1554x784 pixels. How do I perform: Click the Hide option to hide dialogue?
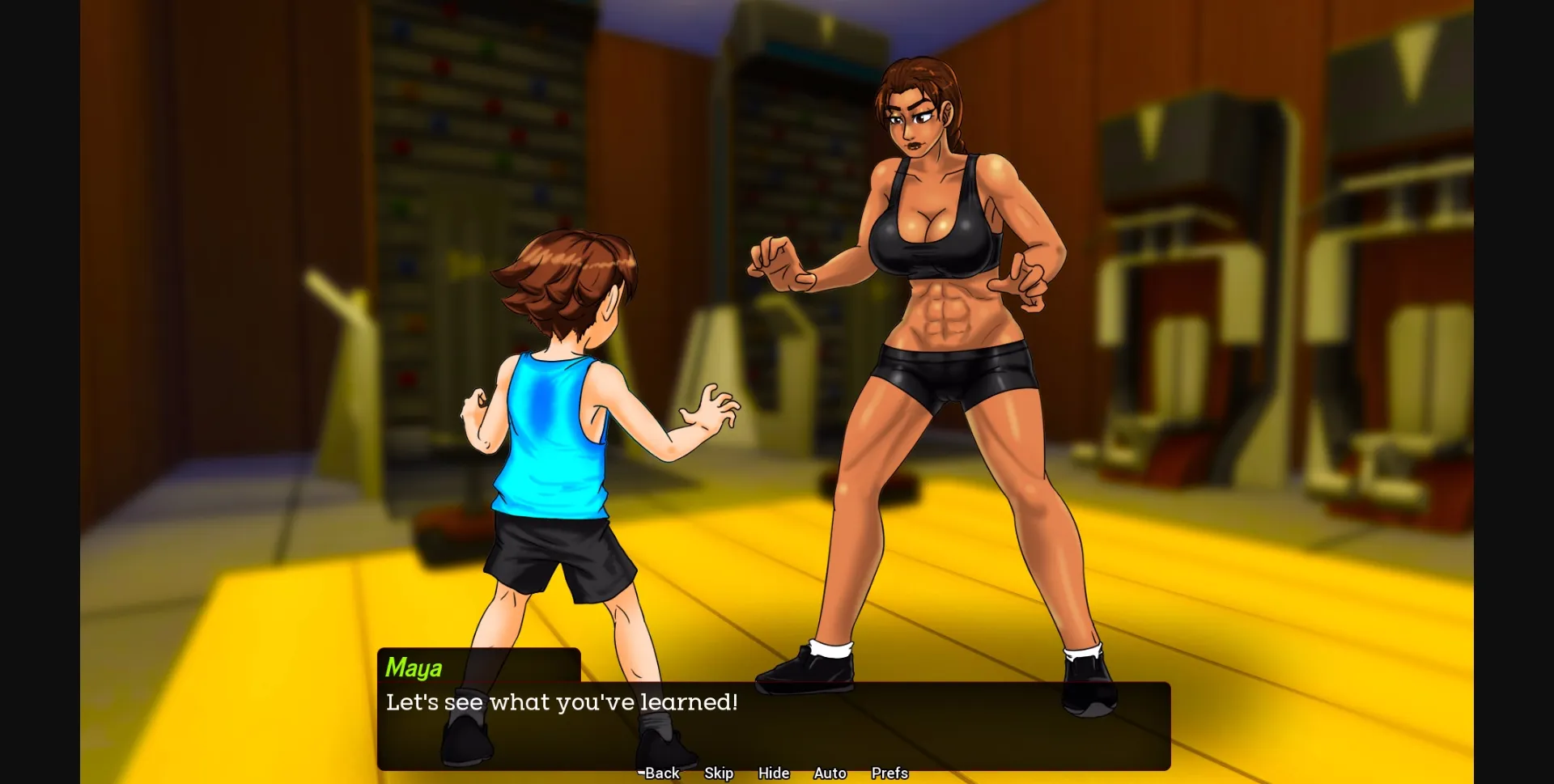click(x=774, y=773)
